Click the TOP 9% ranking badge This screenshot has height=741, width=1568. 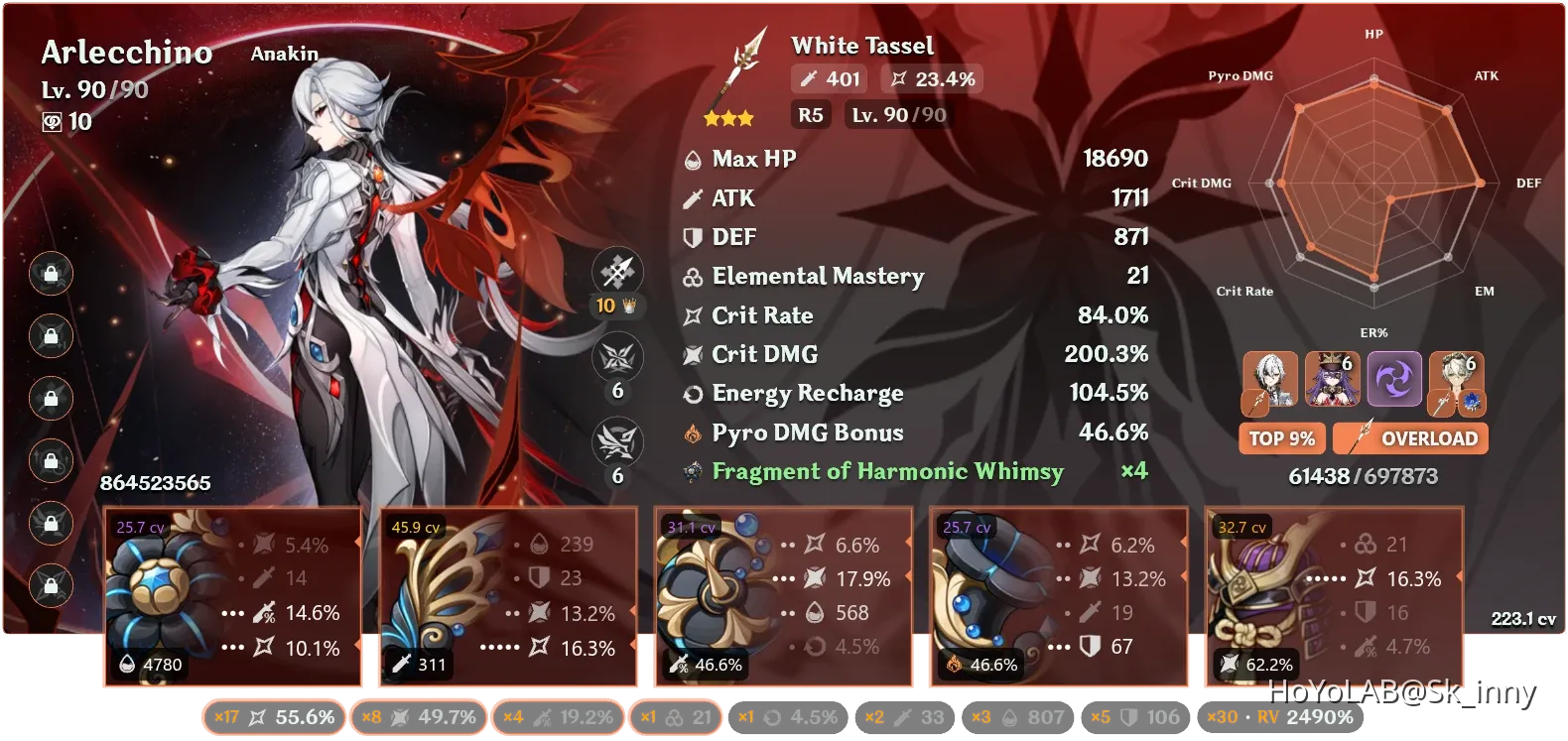click(x=1281, y=437)
